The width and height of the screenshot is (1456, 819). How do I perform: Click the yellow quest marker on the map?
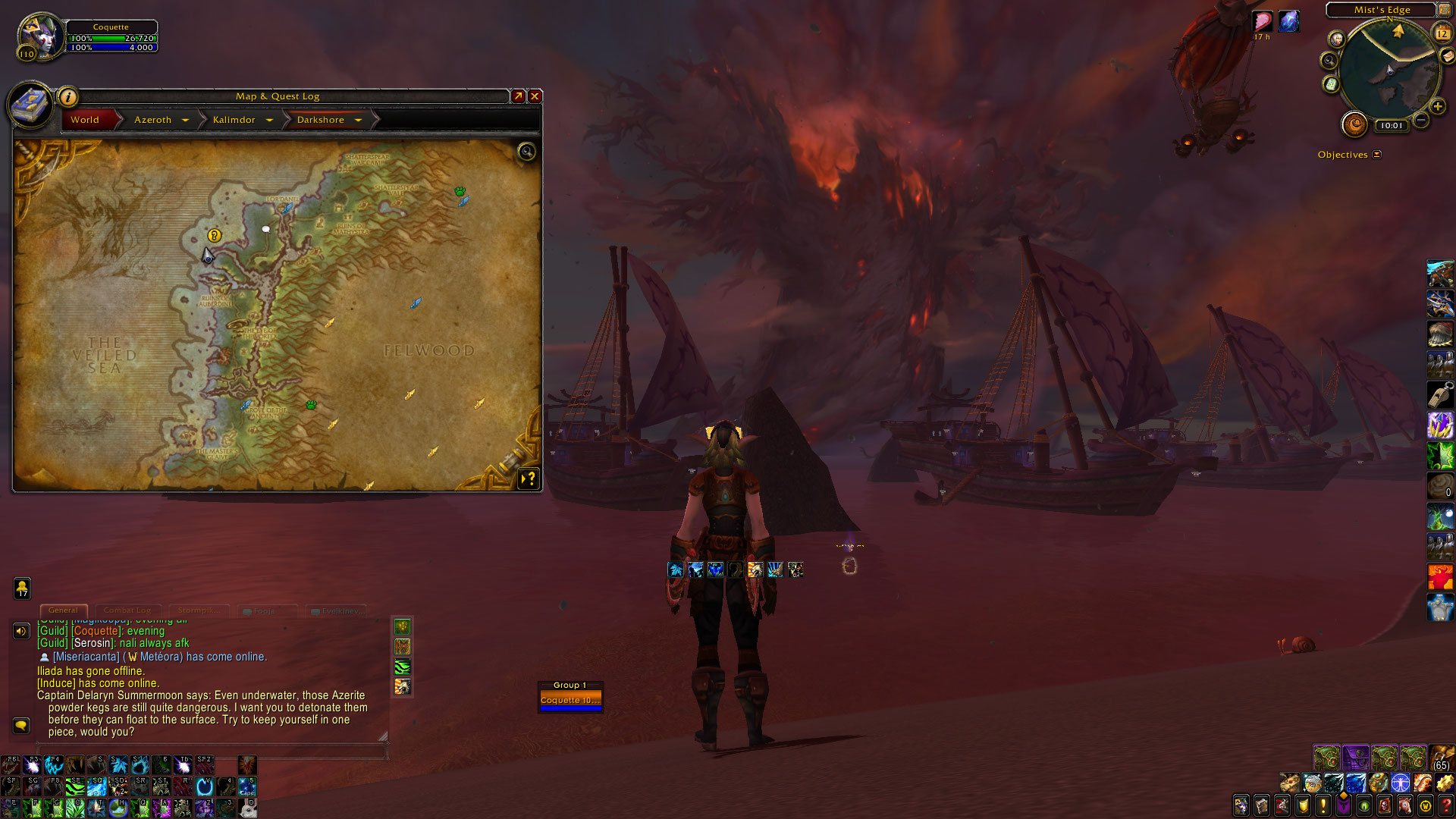215,236
